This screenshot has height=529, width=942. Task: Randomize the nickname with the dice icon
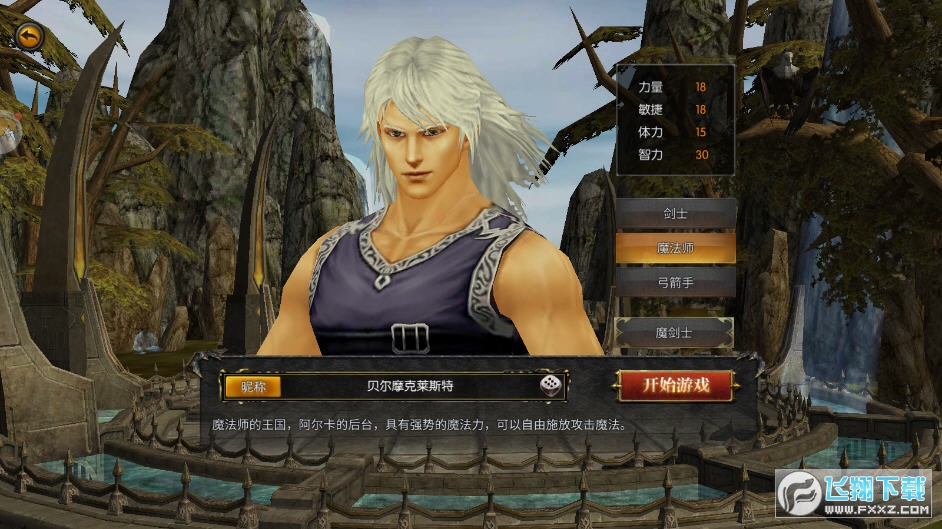[x=550, y=385]
